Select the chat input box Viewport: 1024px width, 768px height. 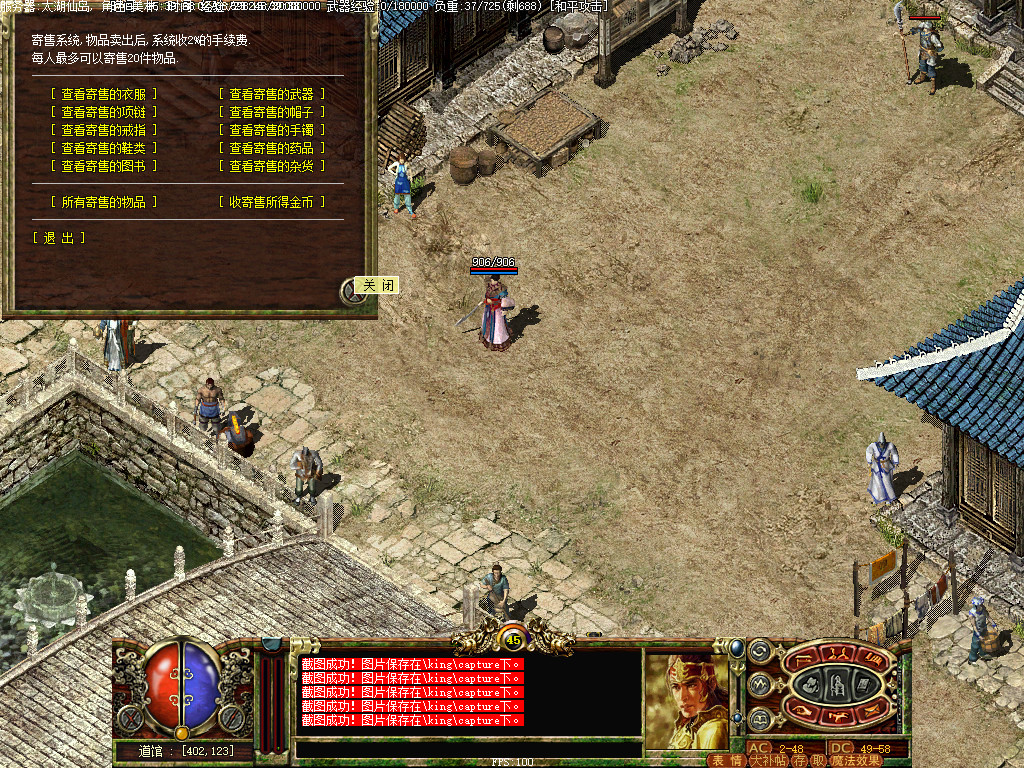click(x=468, y=749)
